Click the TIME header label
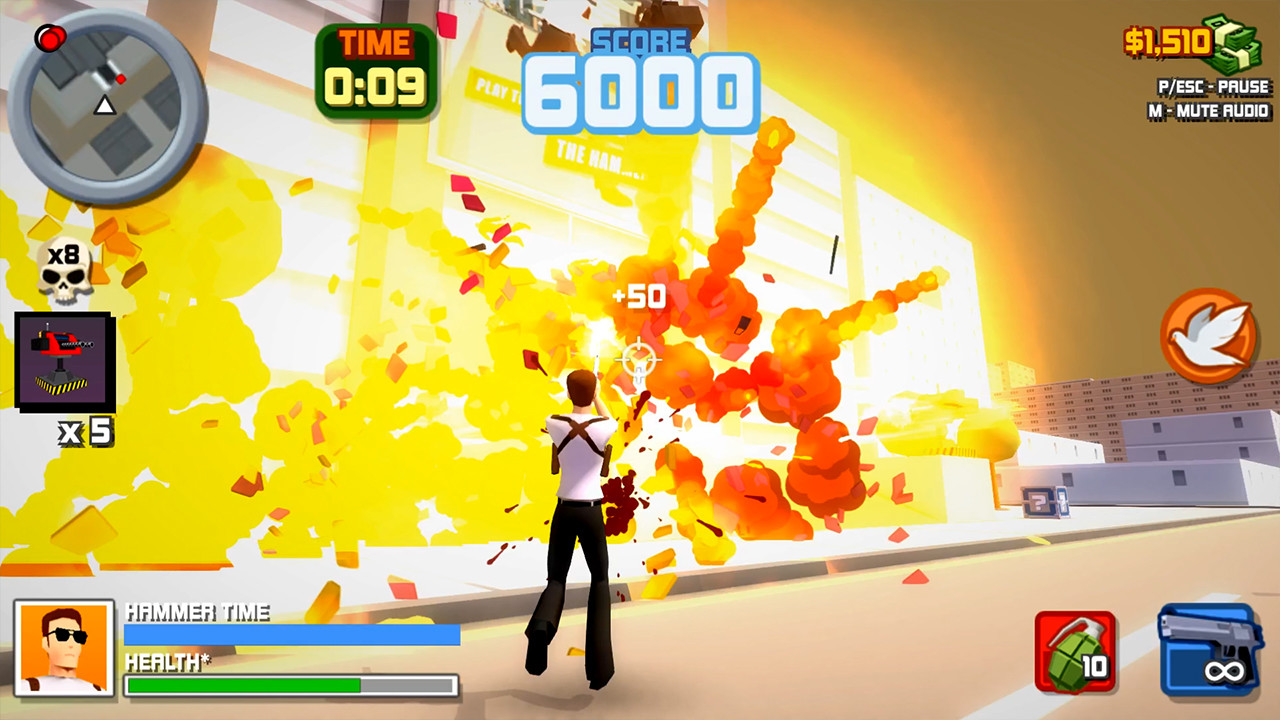The width and height of the screenshot is (1280, 720). pos(374,44)
